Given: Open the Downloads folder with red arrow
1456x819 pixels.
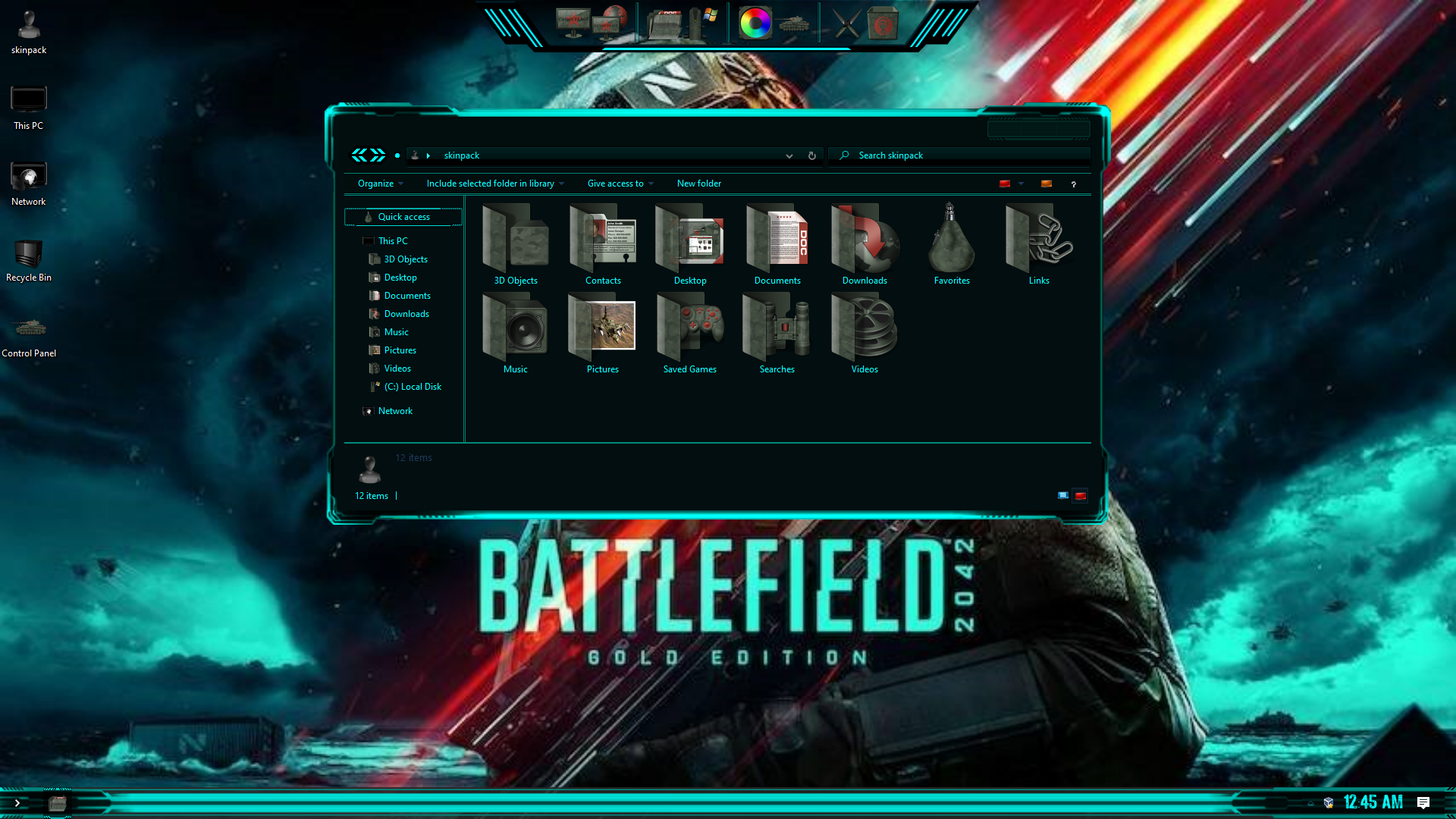Looking at the screenshot, I should 864,244.
